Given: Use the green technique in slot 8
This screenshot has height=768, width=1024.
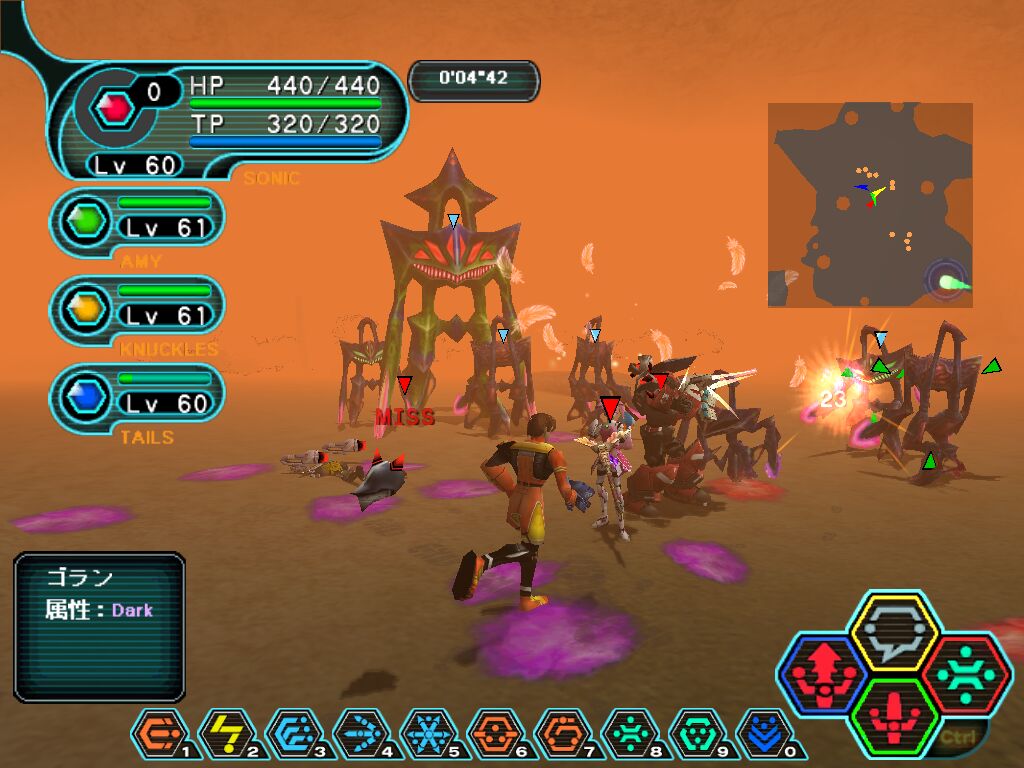Looking at the screenshot, I should [x=629, y=735].
